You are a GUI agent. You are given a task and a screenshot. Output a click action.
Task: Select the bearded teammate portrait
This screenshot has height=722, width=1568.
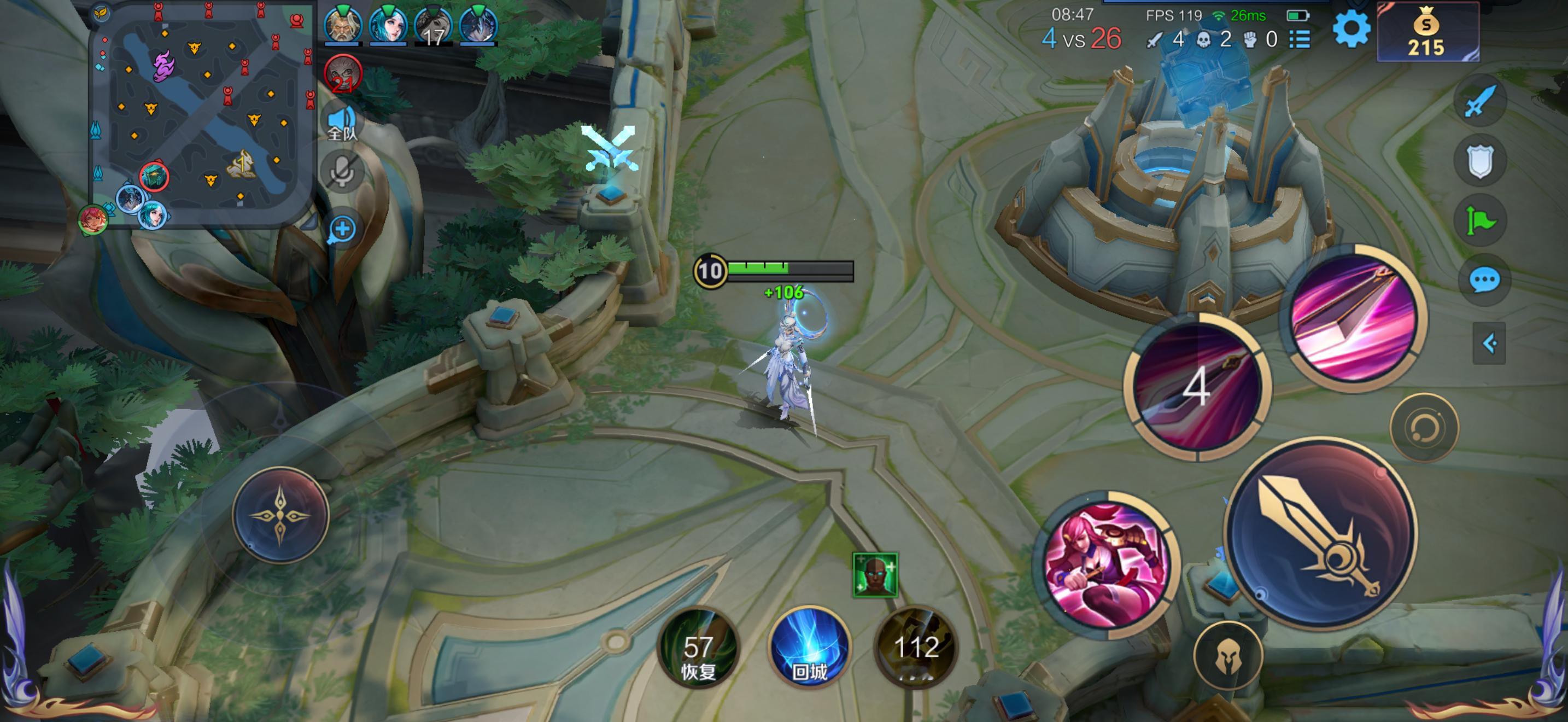coord(343,26)
